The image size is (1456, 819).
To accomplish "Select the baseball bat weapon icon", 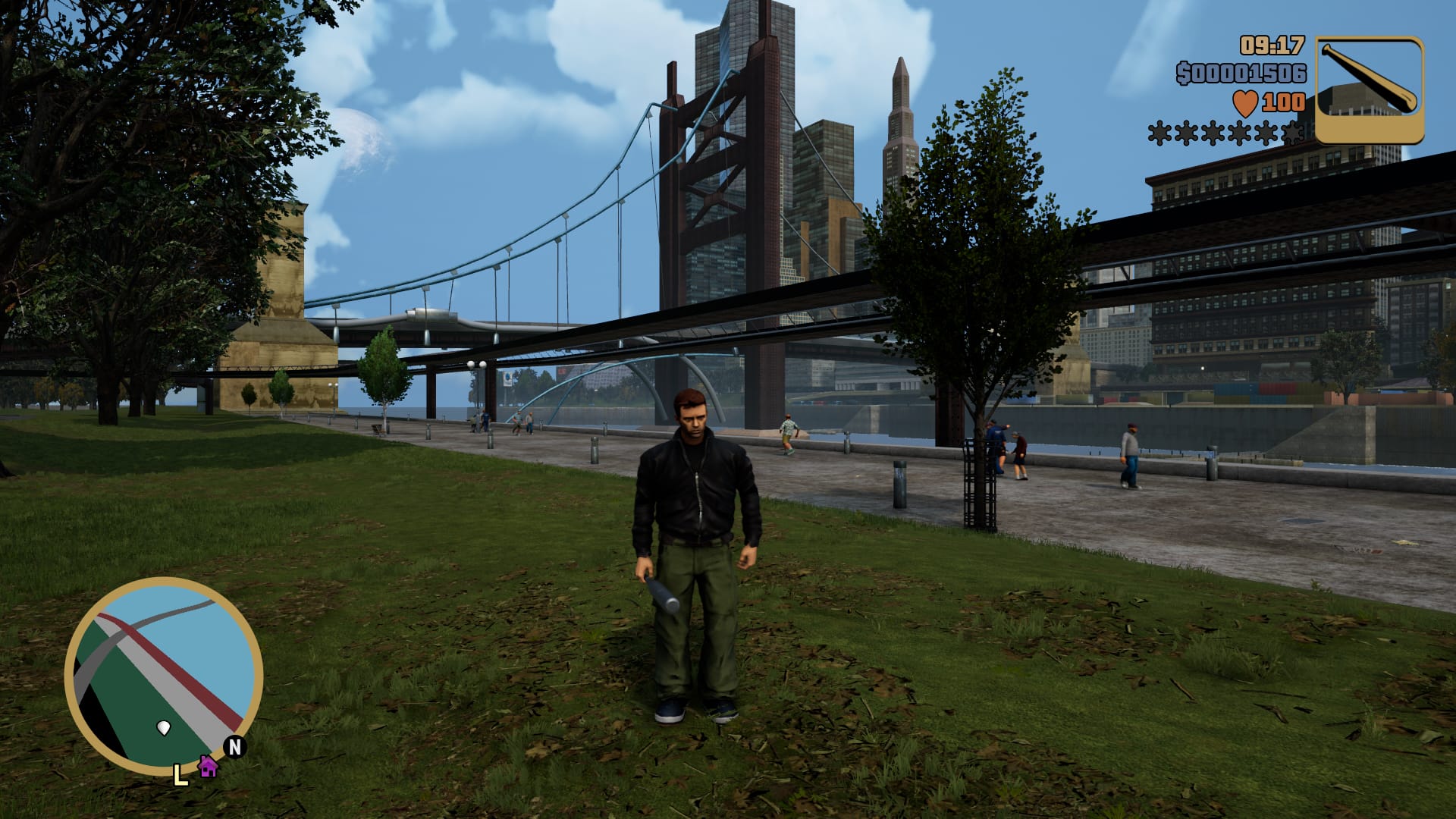I will pos(1369,89).
